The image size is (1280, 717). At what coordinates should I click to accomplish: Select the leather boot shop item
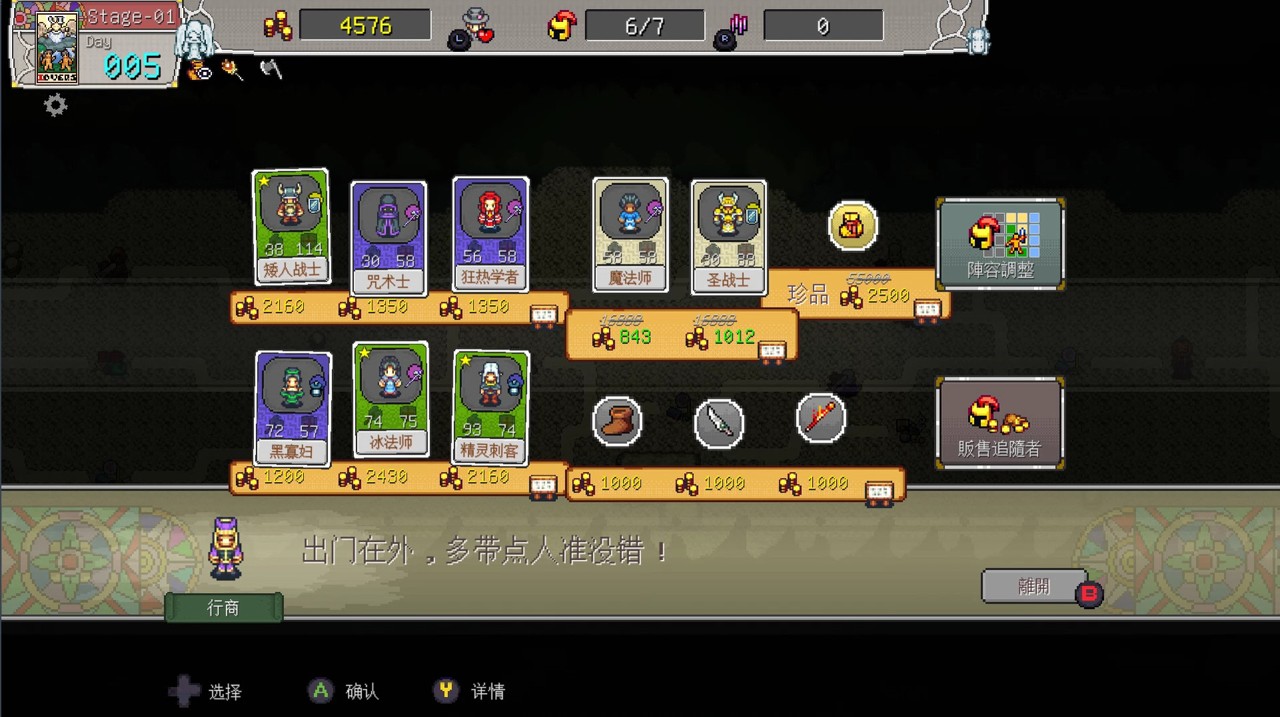coord(617,421)
